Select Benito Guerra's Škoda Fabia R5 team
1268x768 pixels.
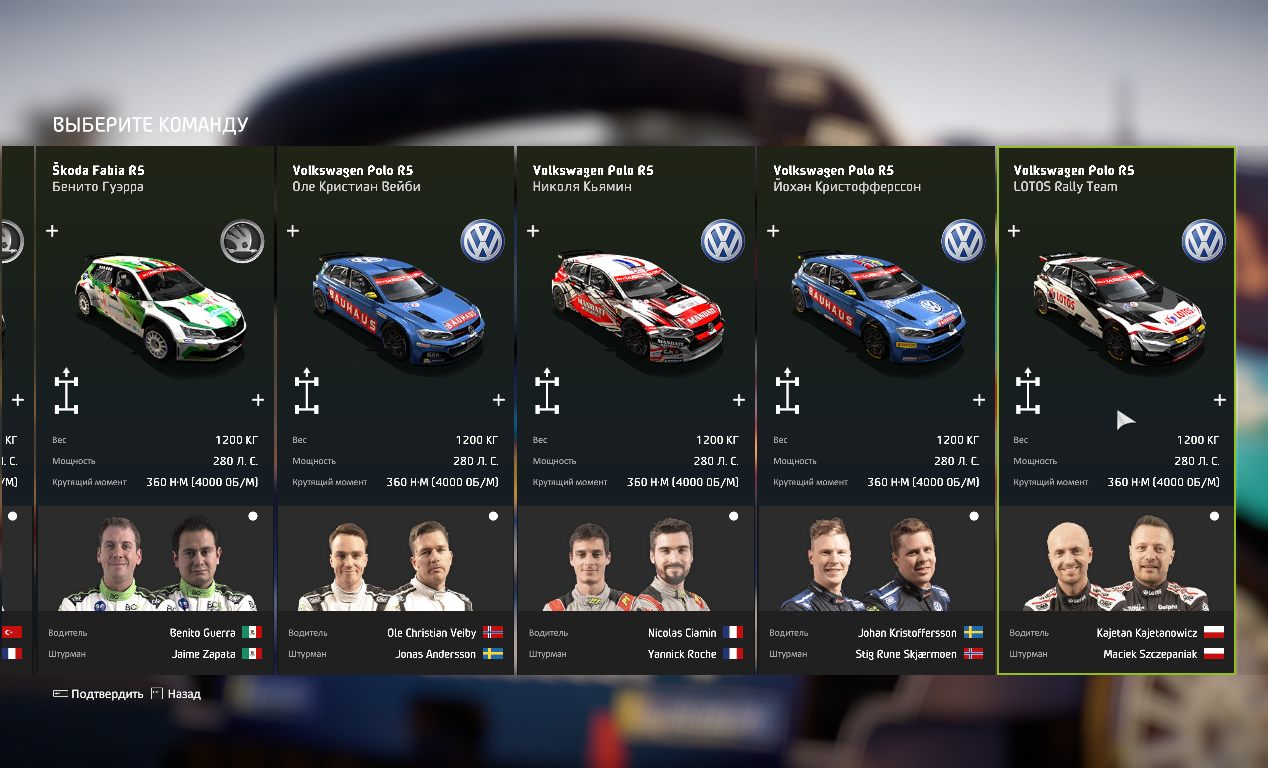coord(155,300)
